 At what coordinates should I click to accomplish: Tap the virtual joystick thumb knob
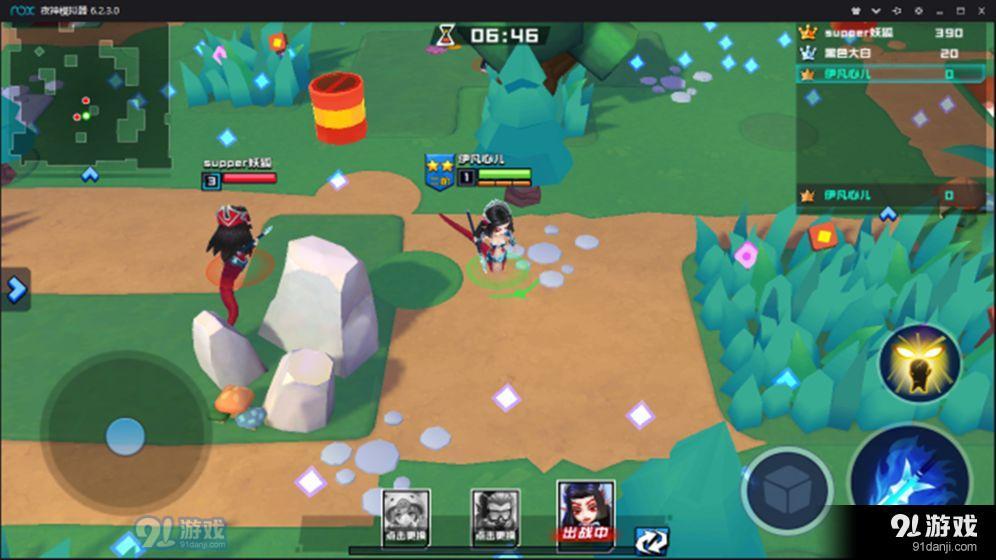(x=125, y=434)
